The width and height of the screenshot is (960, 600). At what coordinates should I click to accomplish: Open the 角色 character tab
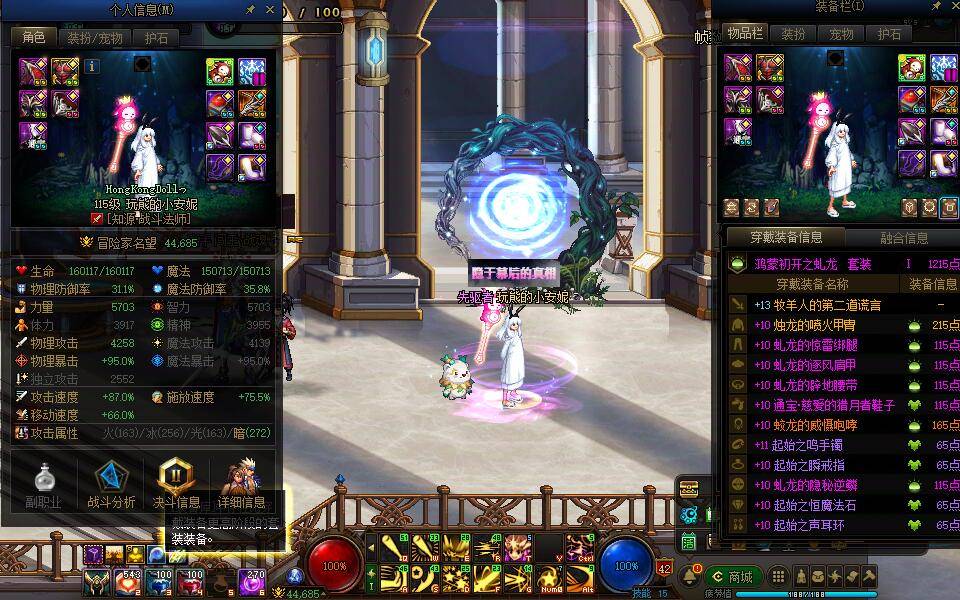(34, 38)
